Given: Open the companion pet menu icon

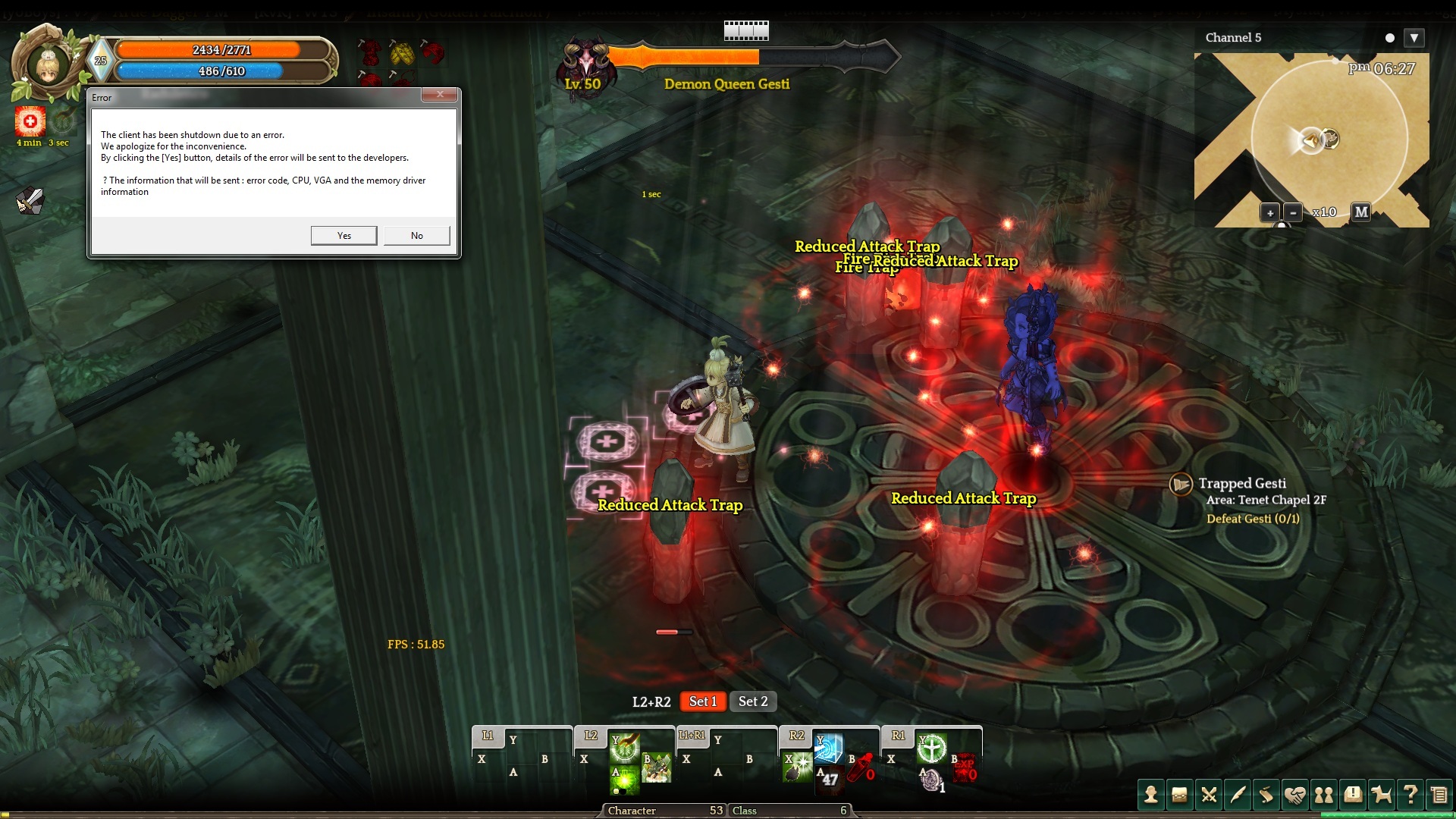Looking at the screenshot, I should [x=1382, y=795].
